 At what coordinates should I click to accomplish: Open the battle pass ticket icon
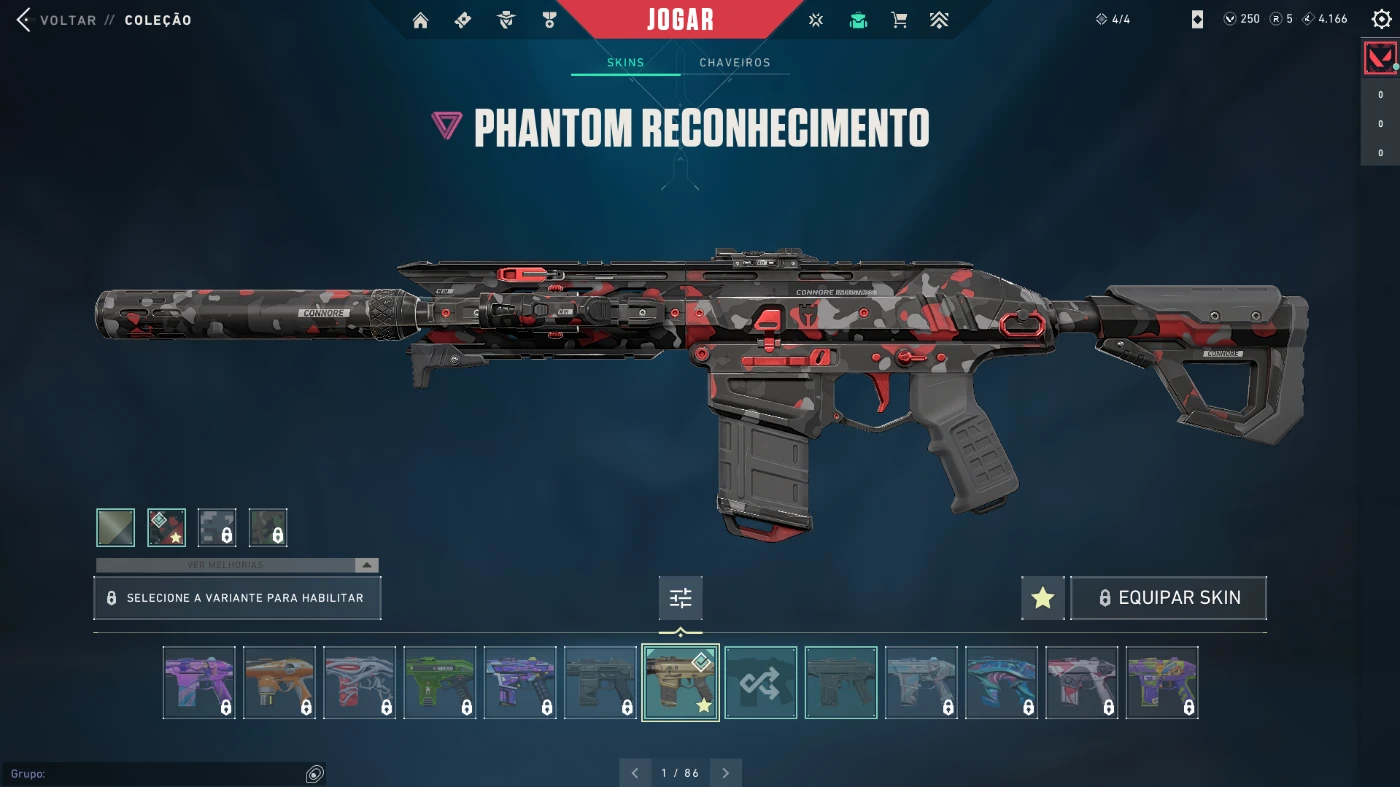[463, 20]
